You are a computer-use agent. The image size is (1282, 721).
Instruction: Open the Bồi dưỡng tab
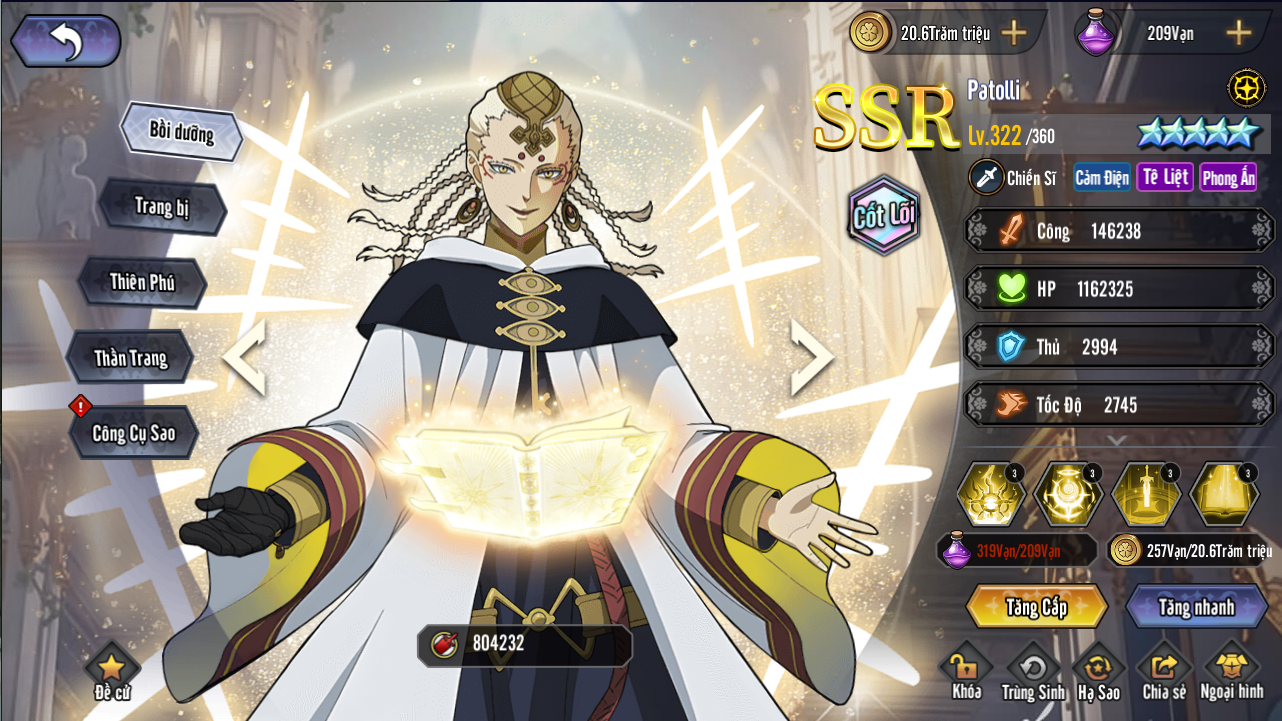tap(181, 131)
